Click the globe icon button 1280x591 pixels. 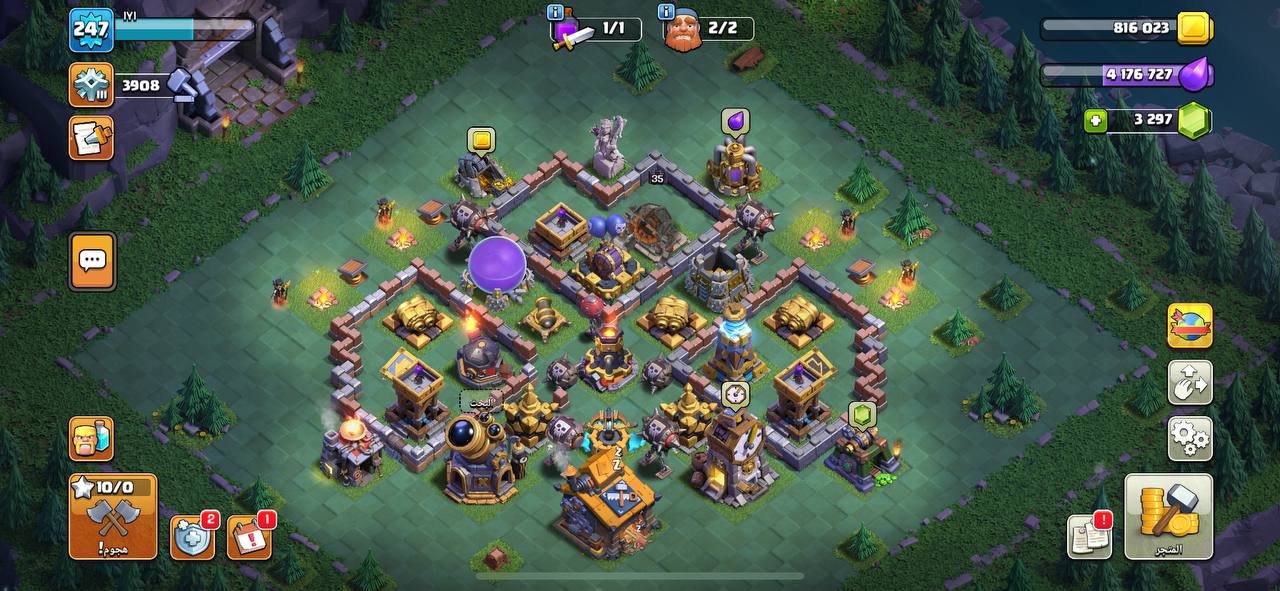click(x=1189, y=326)
